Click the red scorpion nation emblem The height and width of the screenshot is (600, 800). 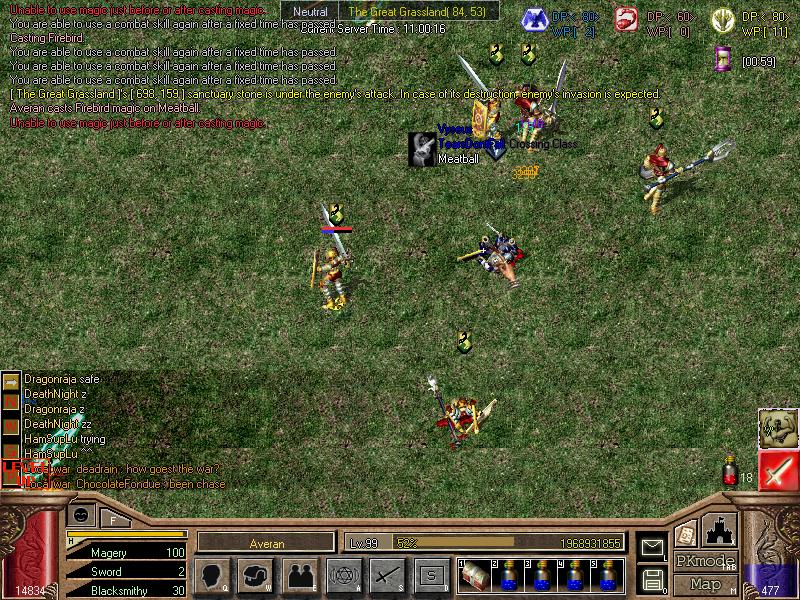click(625, 19)
